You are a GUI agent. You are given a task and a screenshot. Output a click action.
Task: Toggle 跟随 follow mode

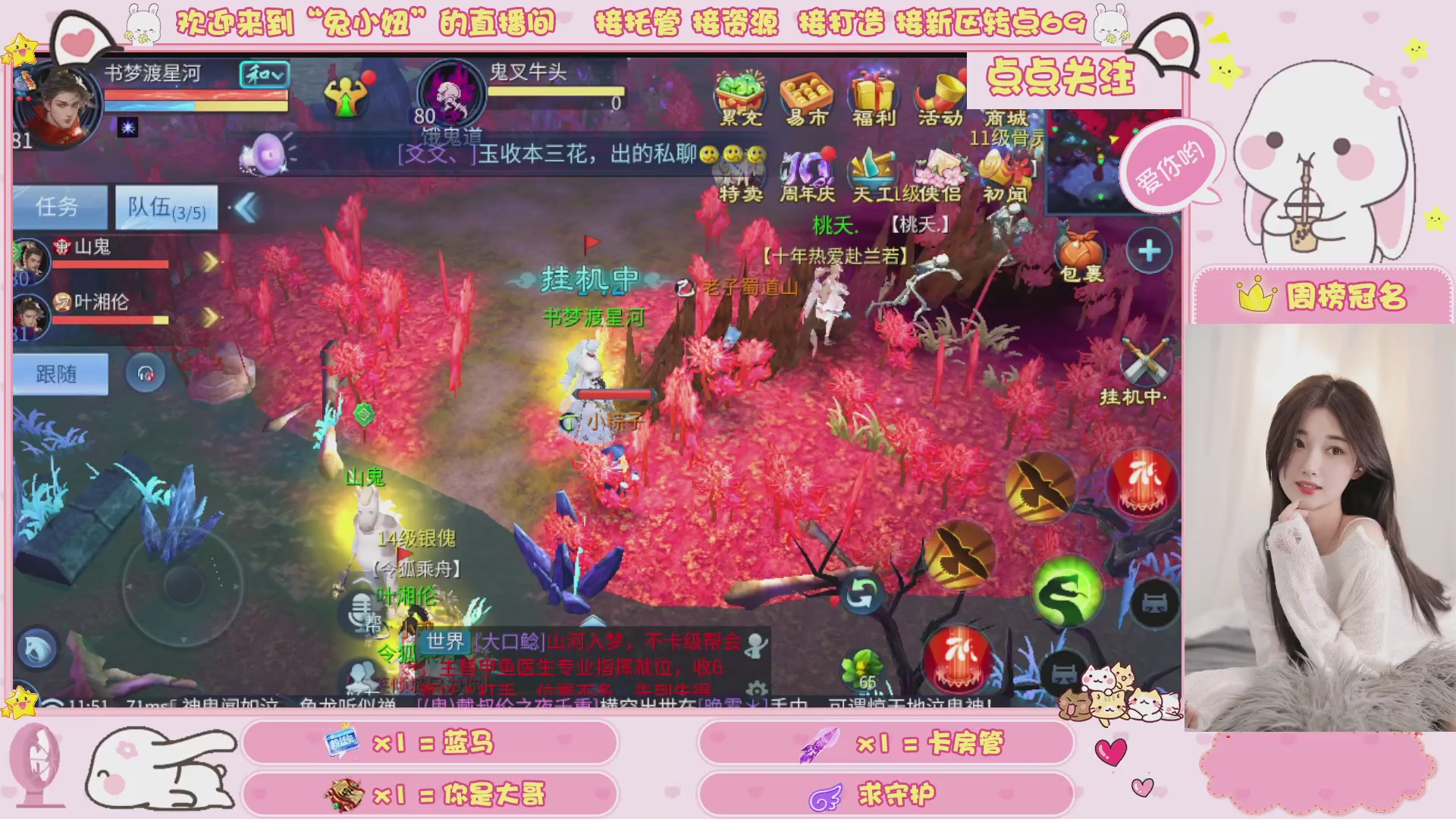click(x=60, y=374)
